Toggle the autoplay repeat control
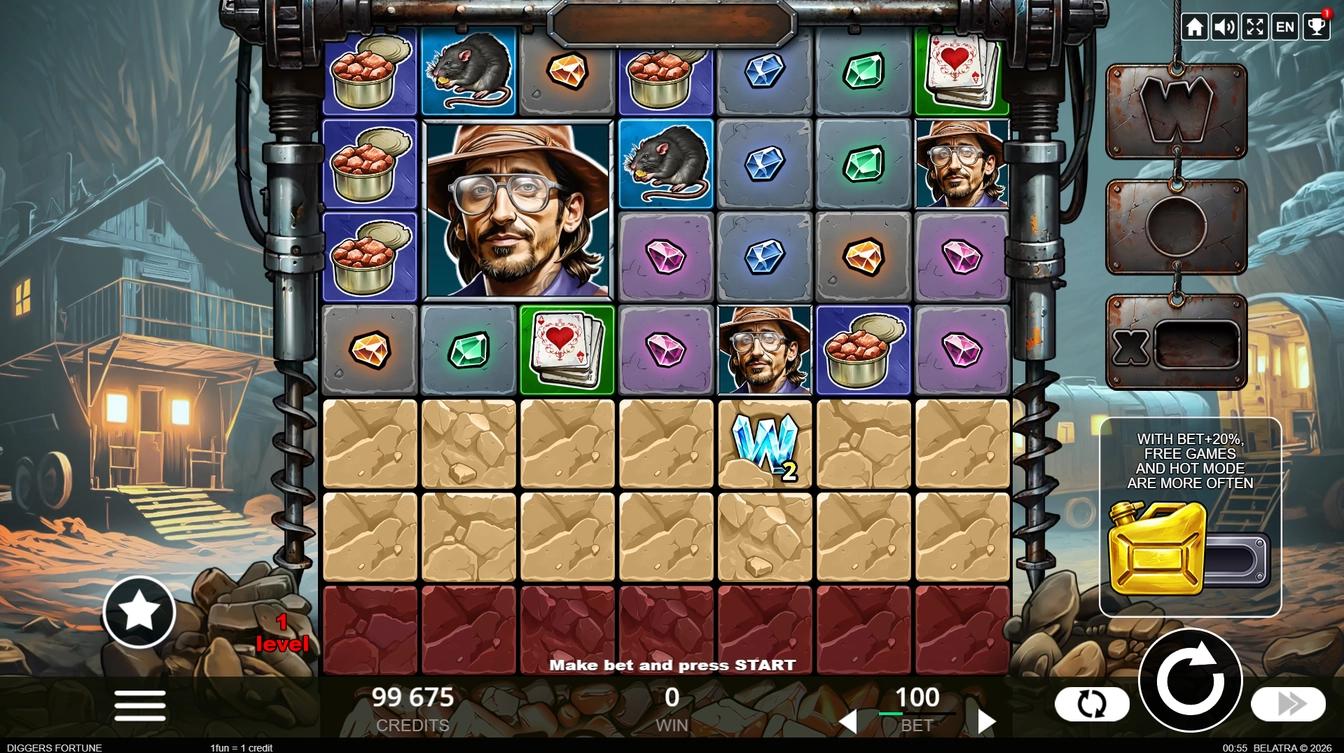The width and height of the screenshot is (1344, 753). (1092, 703)
